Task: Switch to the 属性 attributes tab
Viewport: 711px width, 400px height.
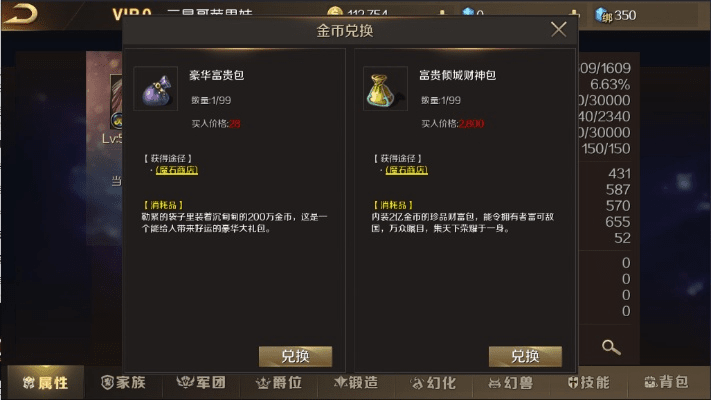Action: pyautogui.click(x=45, y=382)
